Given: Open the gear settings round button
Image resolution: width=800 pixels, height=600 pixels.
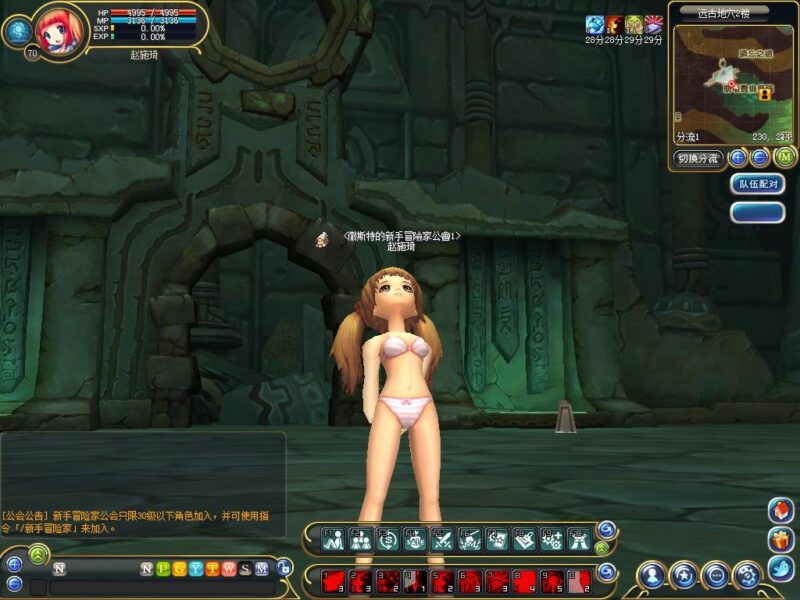Looking at the screenshot, I should point(746,575).
